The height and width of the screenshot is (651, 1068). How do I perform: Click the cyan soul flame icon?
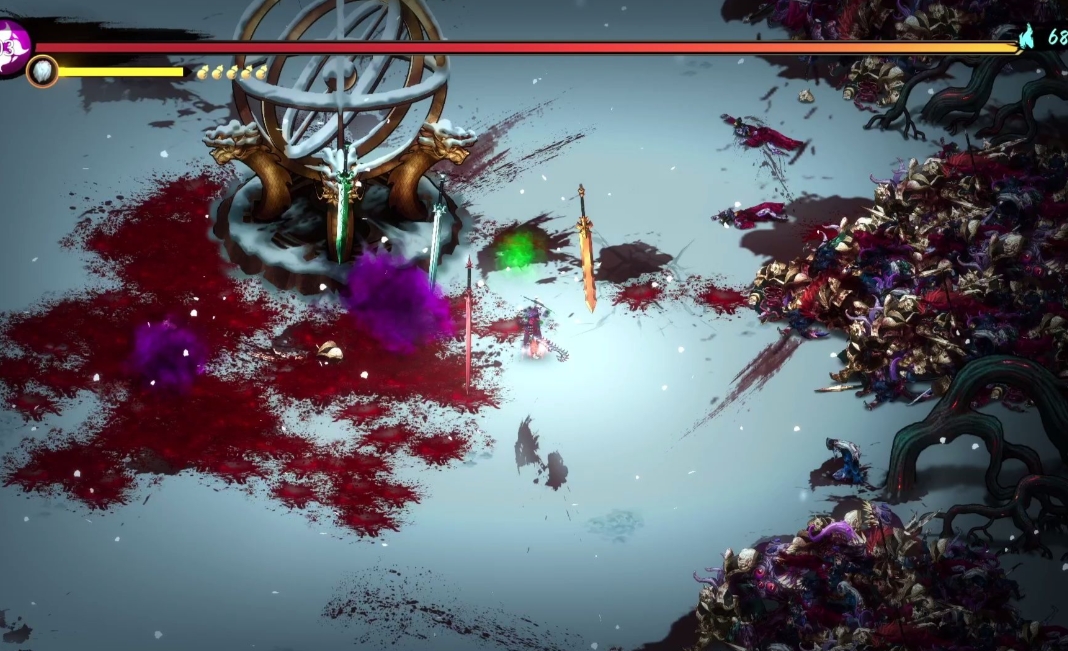click(x=1027, y=38)
